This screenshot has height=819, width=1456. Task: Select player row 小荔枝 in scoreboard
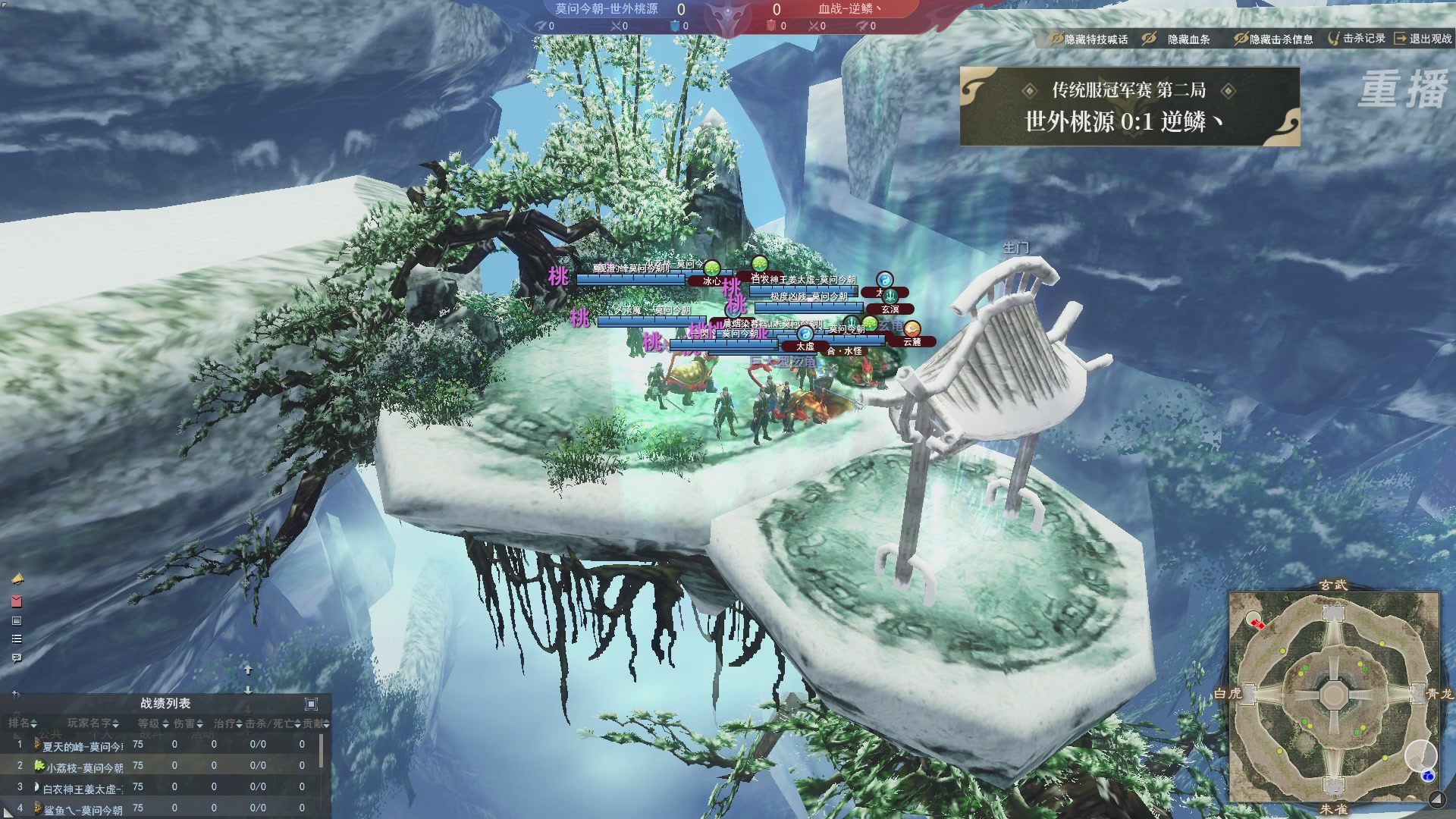pos(83,767)
